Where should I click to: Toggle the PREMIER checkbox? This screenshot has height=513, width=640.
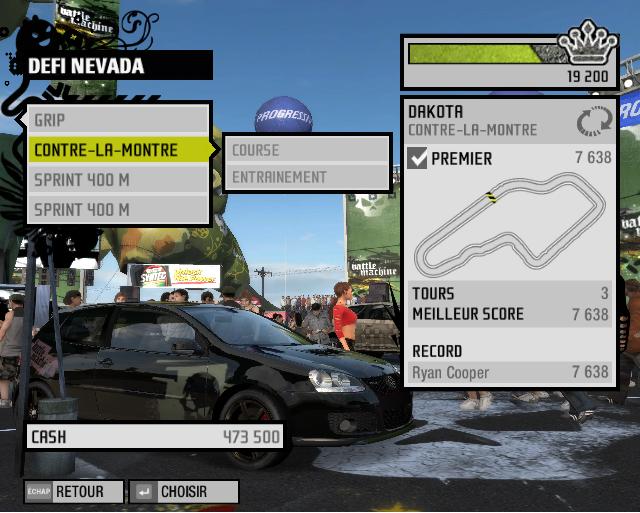(x=418, y=158)
